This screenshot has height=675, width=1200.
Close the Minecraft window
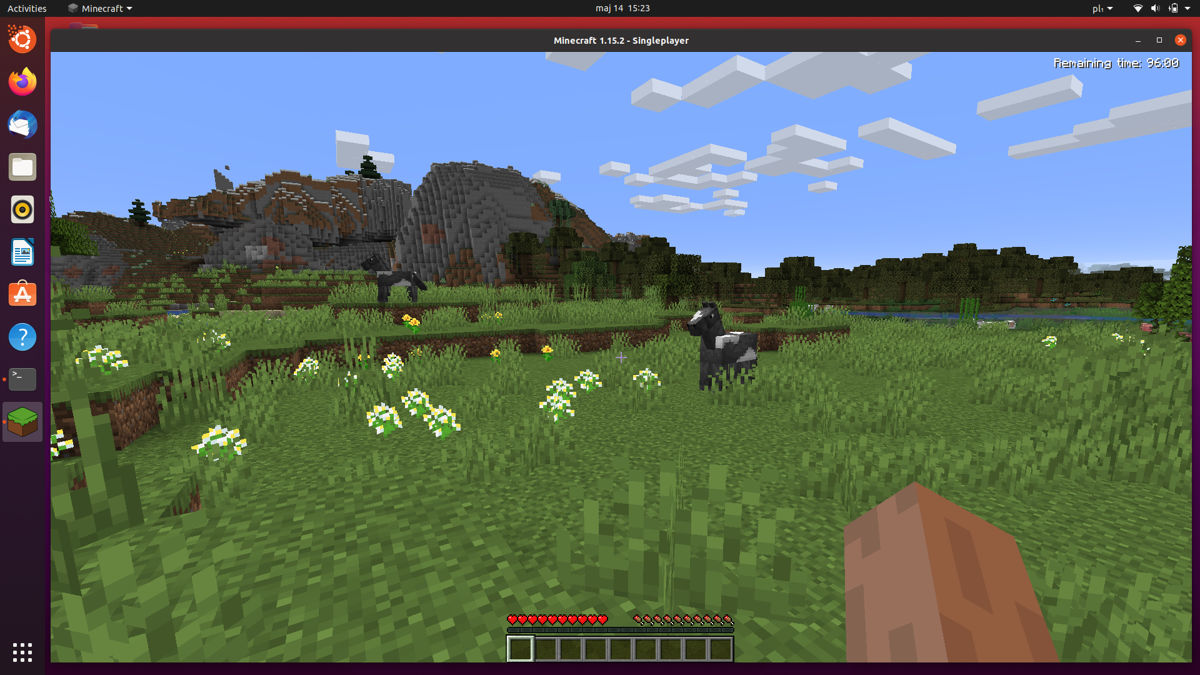1178,40
